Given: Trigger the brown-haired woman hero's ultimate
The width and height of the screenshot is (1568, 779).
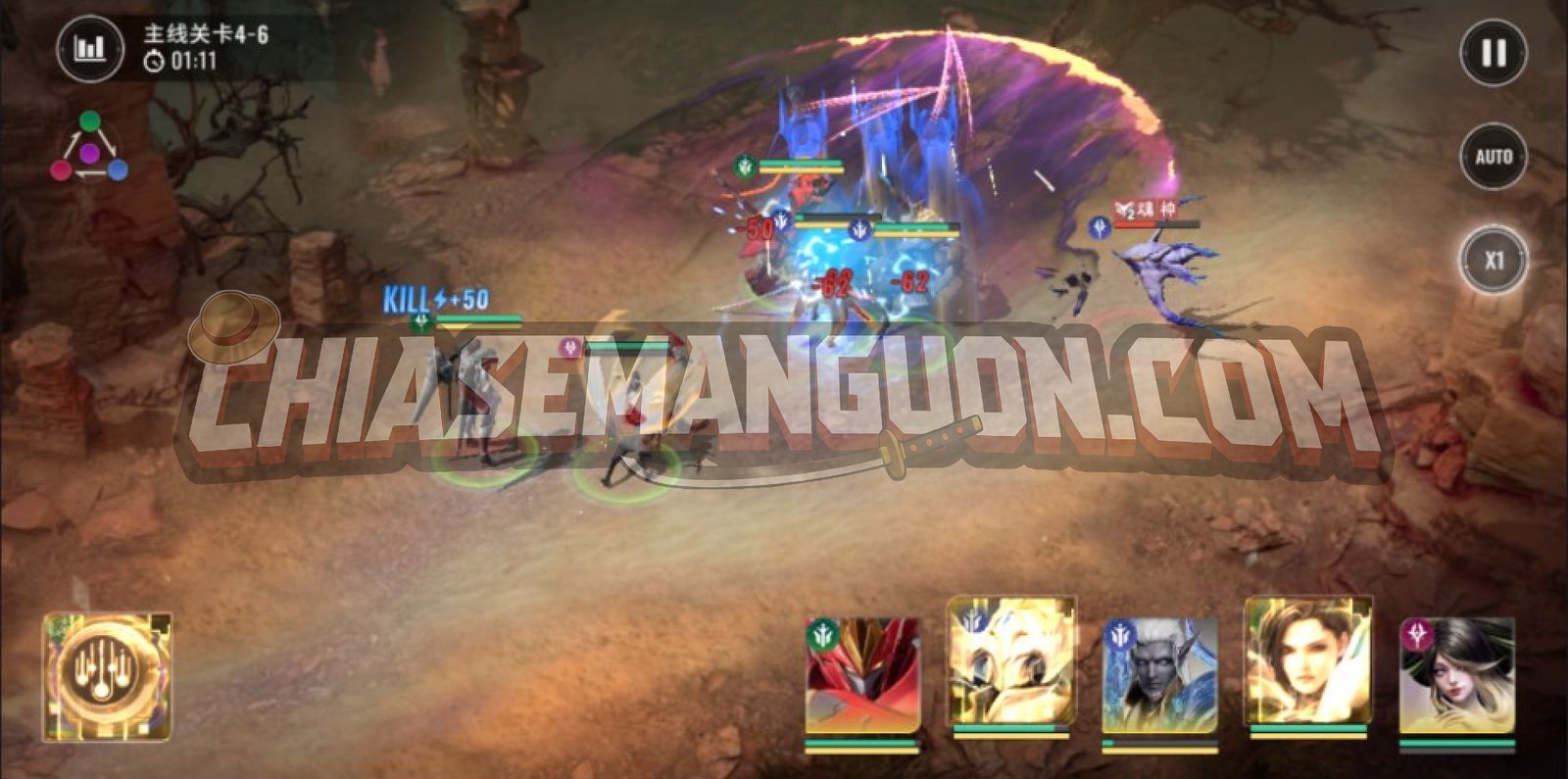Looking at the screenshot, I should coord(1307,664).
